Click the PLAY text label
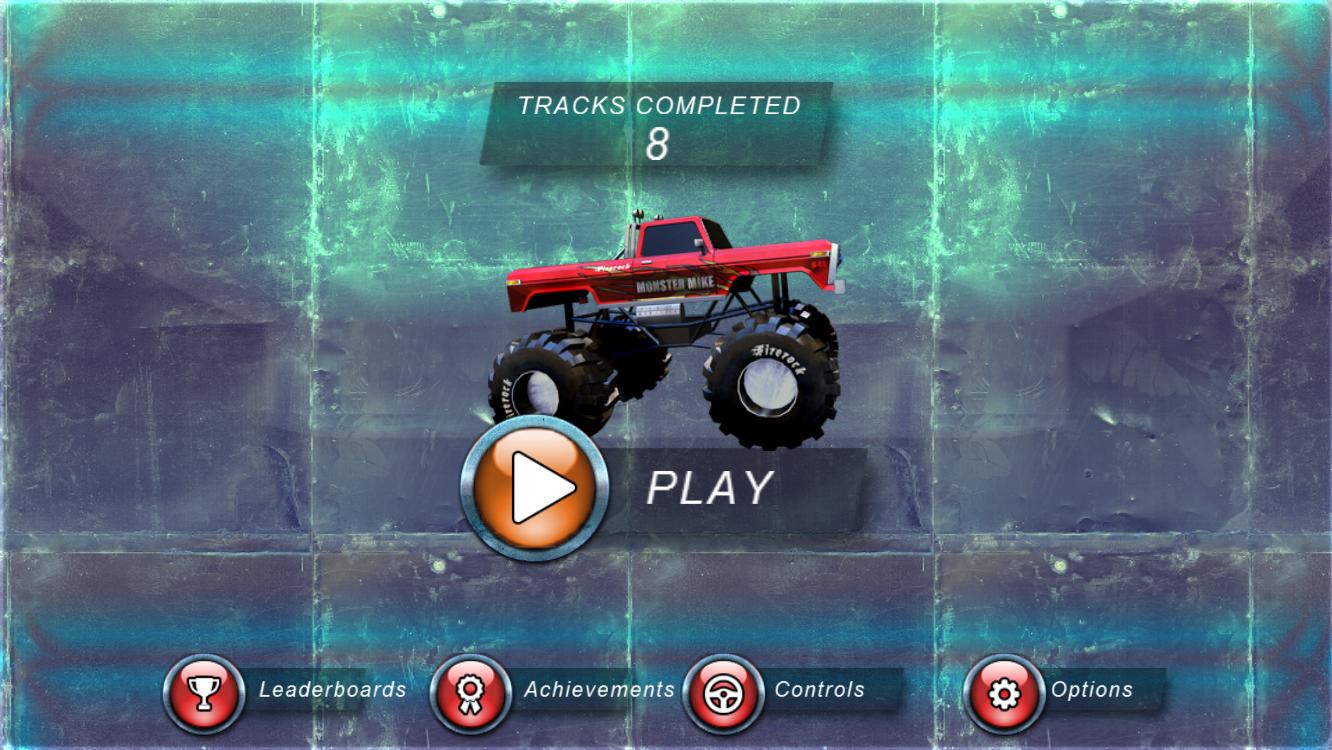The width and height of the screenshot is (1332, 750). point(710,488)
